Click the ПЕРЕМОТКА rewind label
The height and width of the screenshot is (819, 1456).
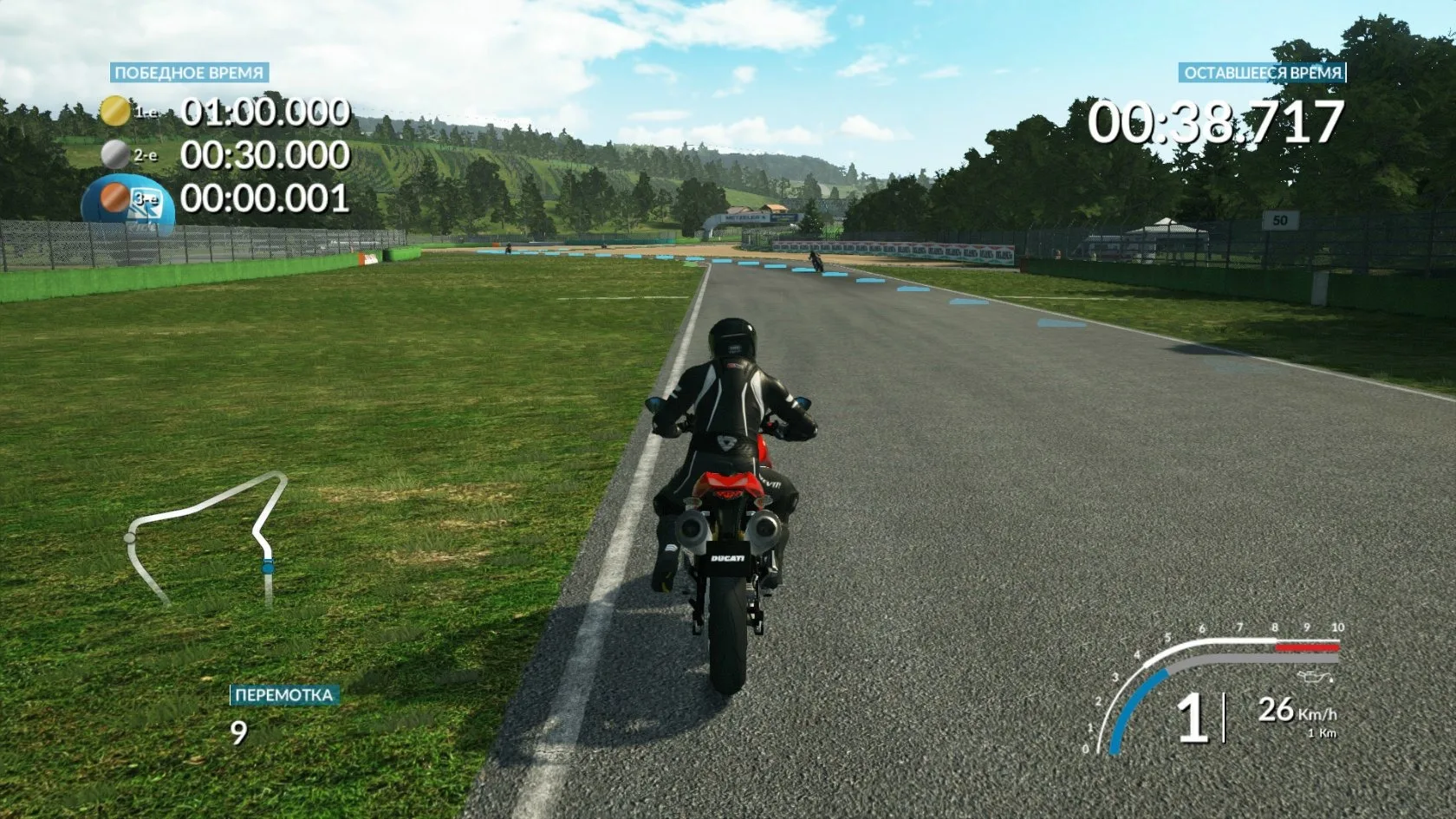283,695
